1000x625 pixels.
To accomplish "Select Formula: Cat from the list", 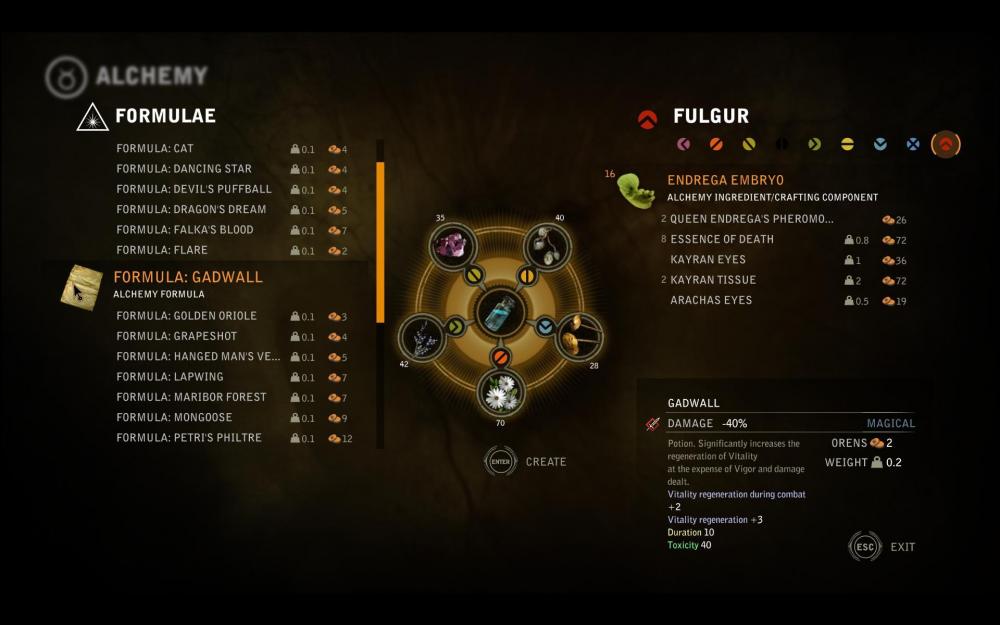I will coord(155,149).
